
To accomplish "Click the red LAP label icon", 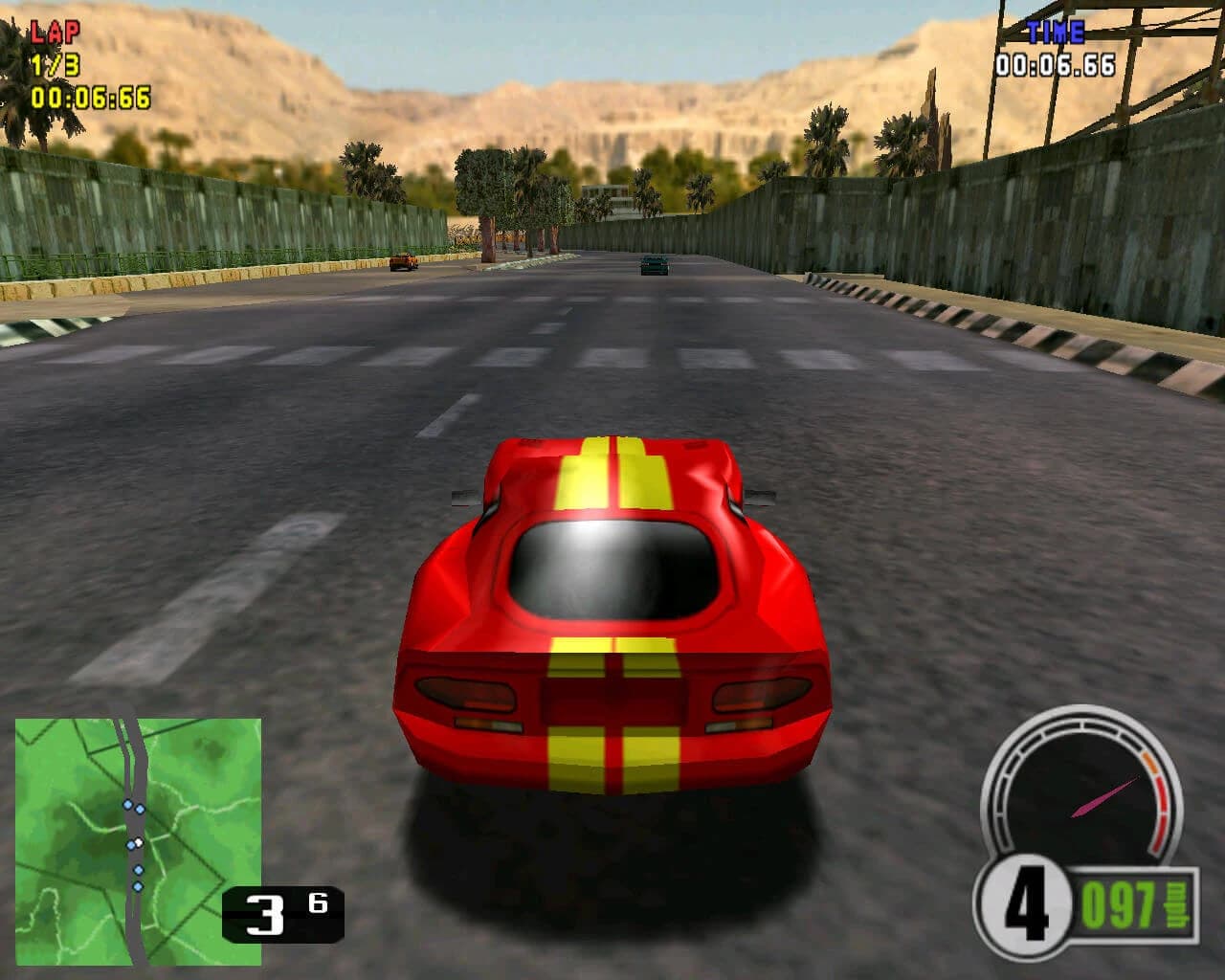I will pyautogui.click(x=57, y=33).
